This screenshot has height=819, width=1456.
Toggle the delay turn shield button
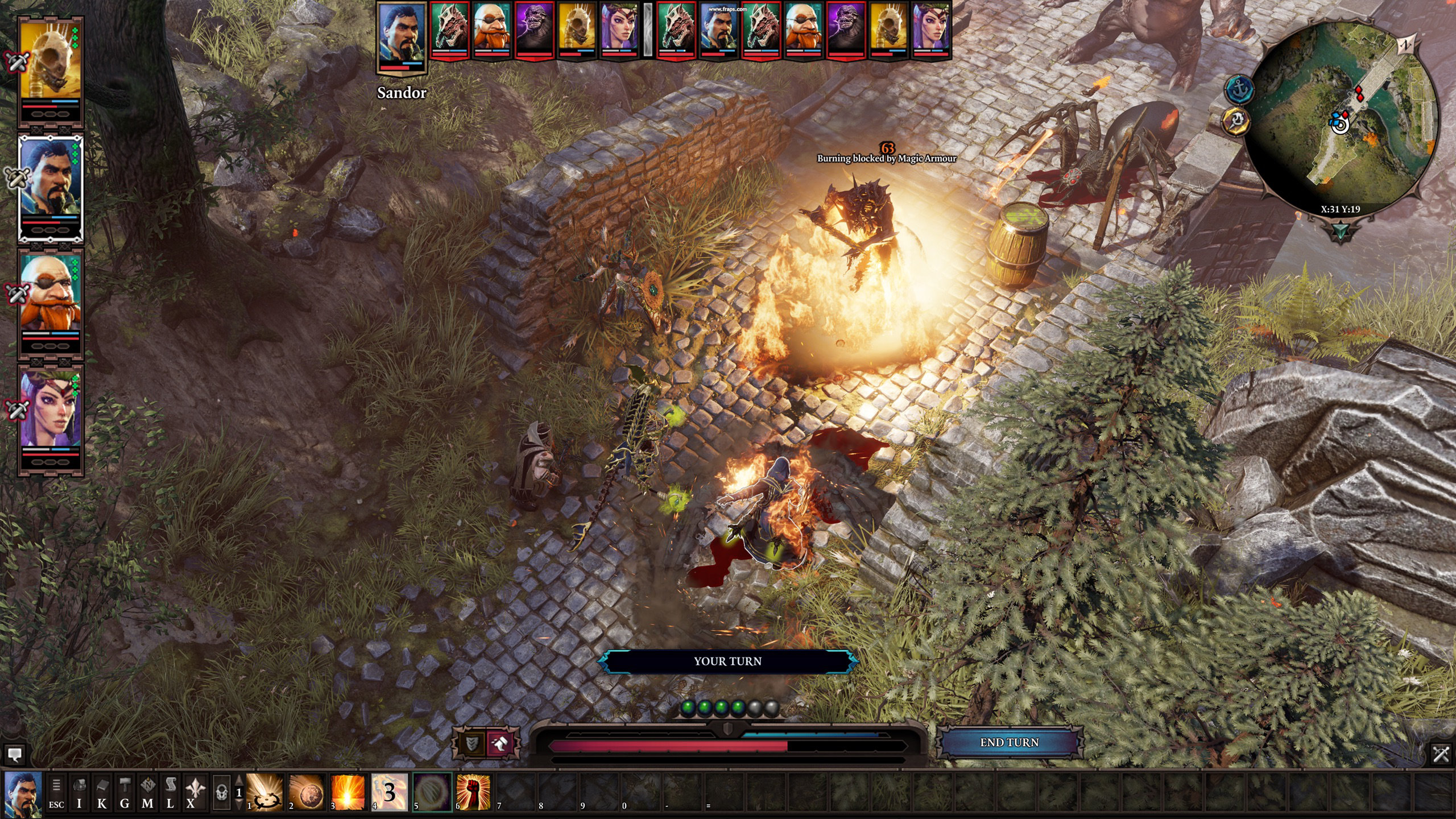pyautogui.click(x=472, y=743)
